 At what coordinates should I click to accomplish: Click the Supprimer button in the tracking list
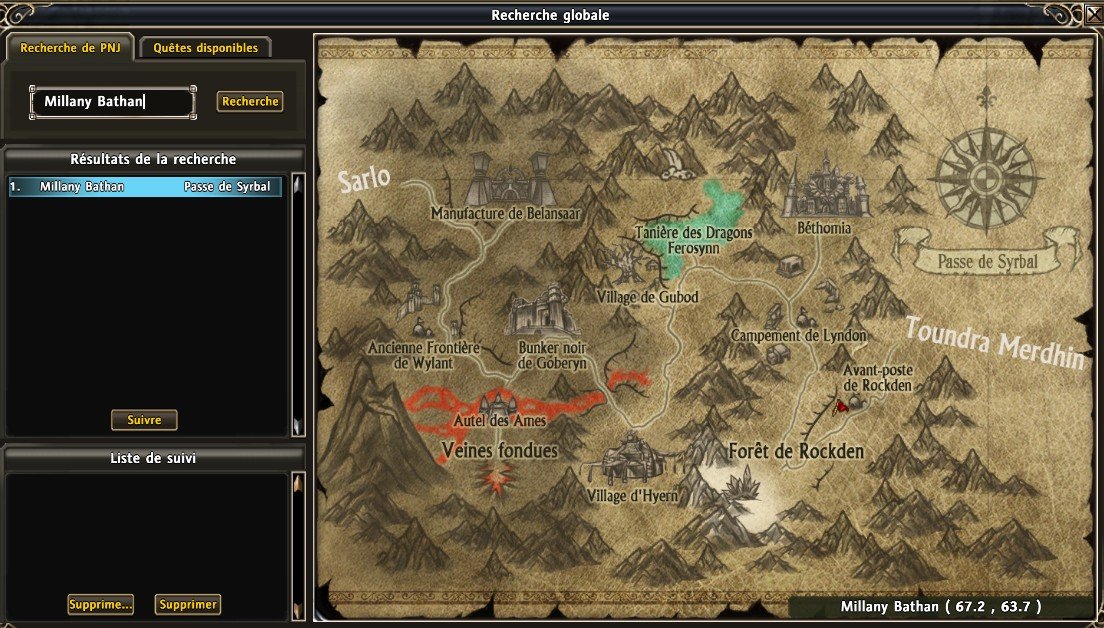tap(188, 604)
